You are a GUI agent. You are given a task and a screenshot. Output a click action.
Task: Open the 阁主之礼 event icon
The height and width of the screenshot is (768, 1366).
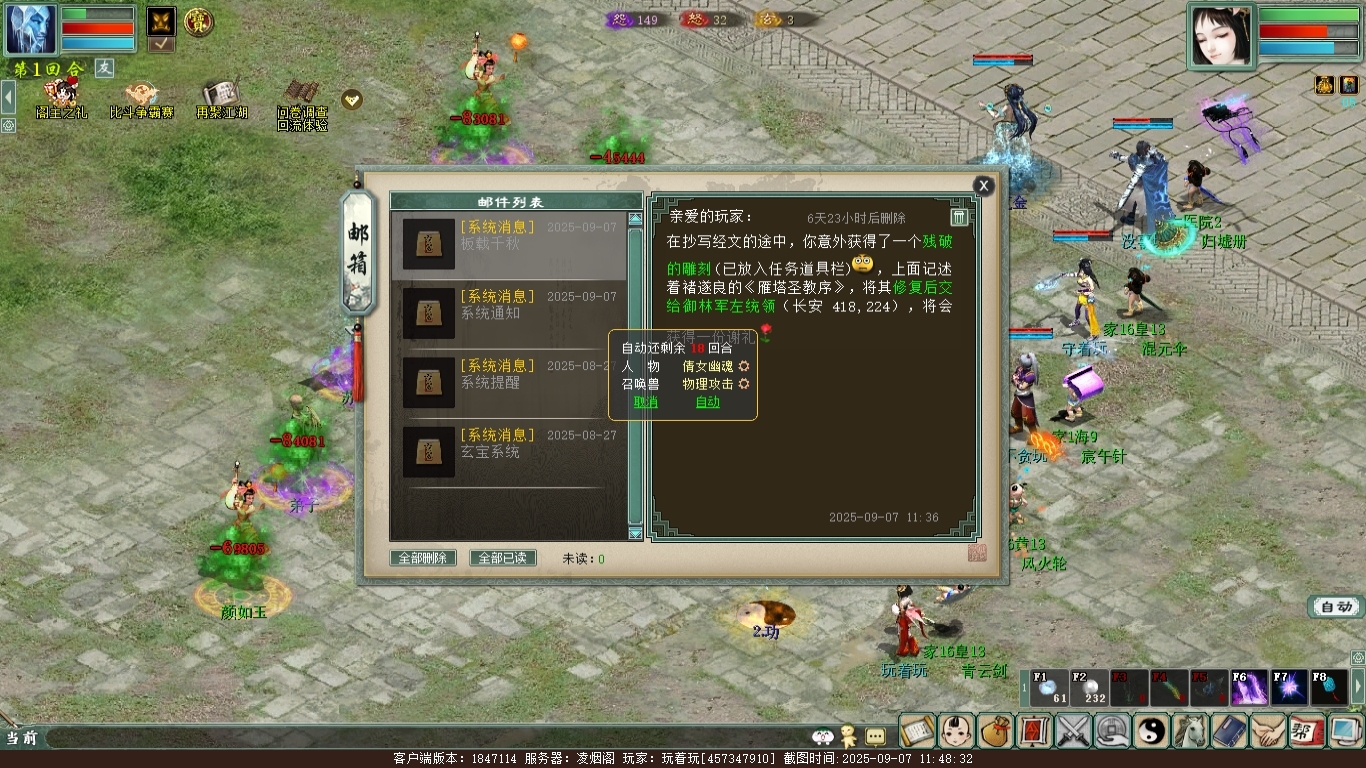click(x=62, y=99)
